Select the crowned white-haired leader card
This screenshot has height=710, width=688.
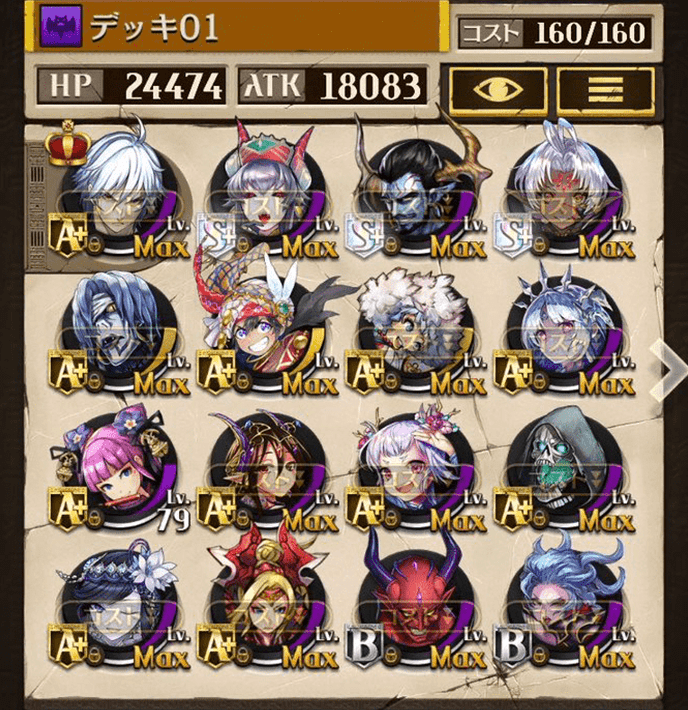(116, 195)
